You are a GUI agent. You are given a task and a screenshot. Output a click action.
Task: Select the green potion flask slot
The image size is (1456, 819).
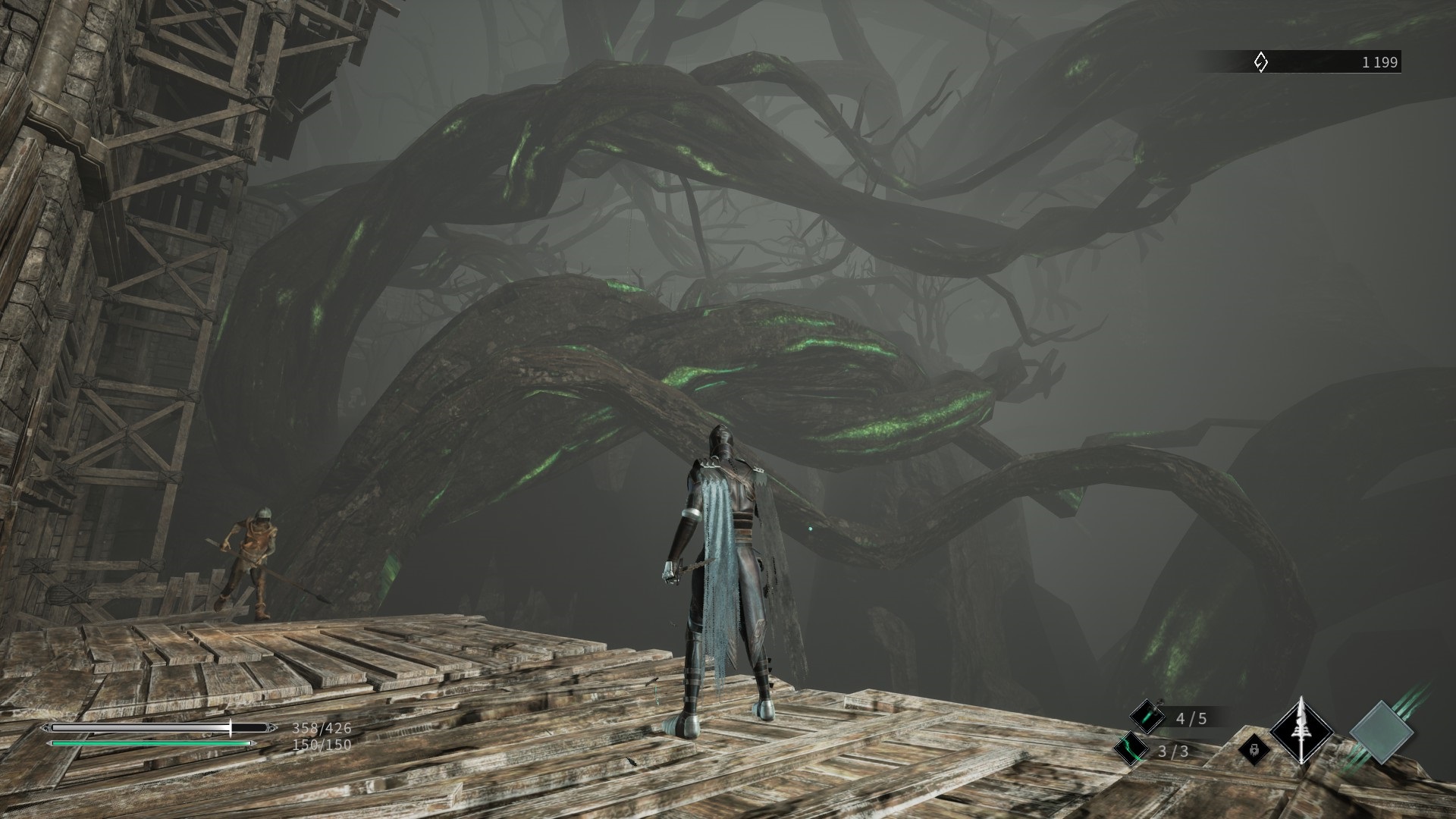[x=1146, y=717]
